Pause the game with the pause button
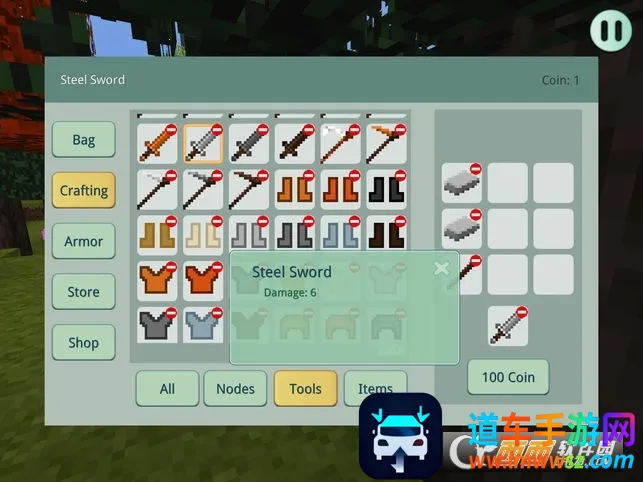The width and height of the screenshot is (643, 482). pyautogui.click(x=609, y=29)
